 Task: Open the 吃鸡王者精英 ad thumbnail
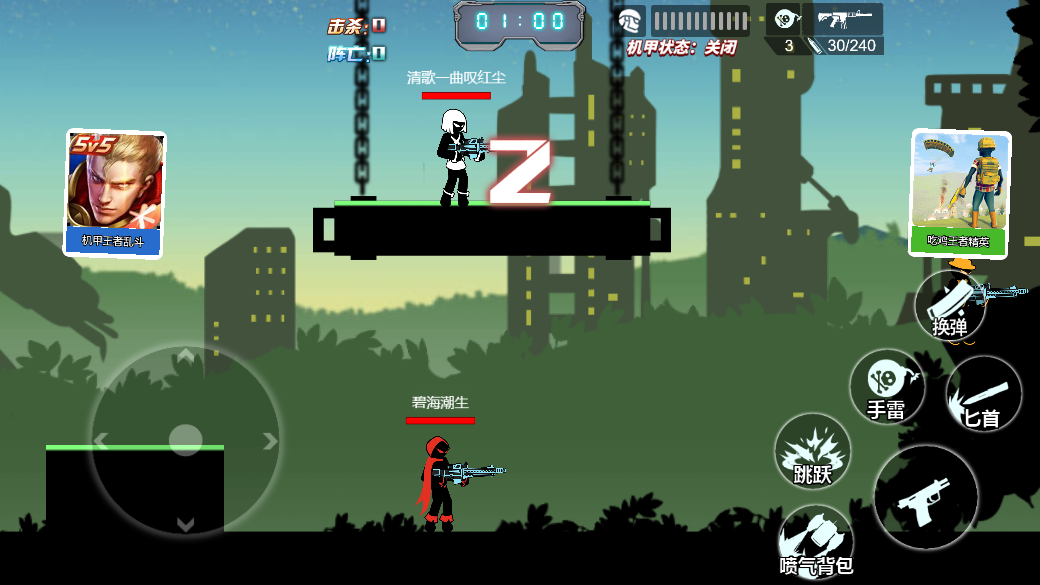tap(959, 193)
